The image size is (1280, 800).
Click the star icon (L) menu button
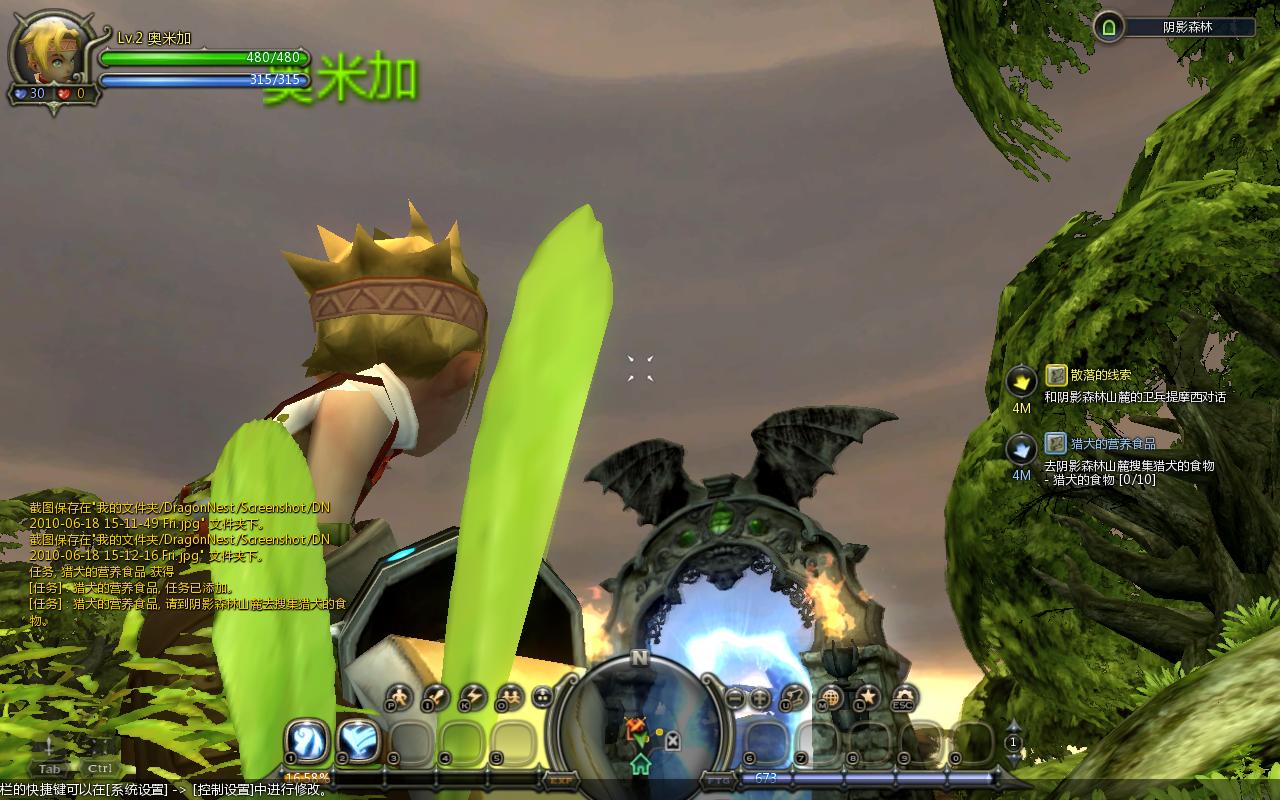point(867,697)
